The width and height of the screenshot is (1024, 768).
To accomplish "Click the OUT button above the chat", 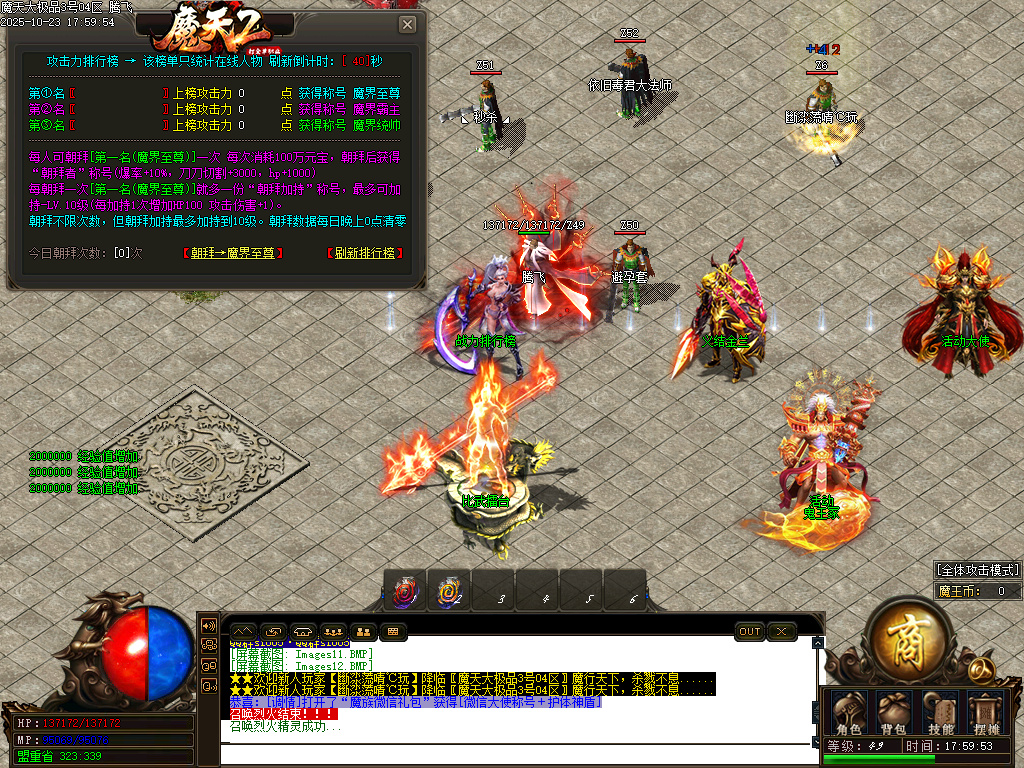I will (x=750, y=631).
